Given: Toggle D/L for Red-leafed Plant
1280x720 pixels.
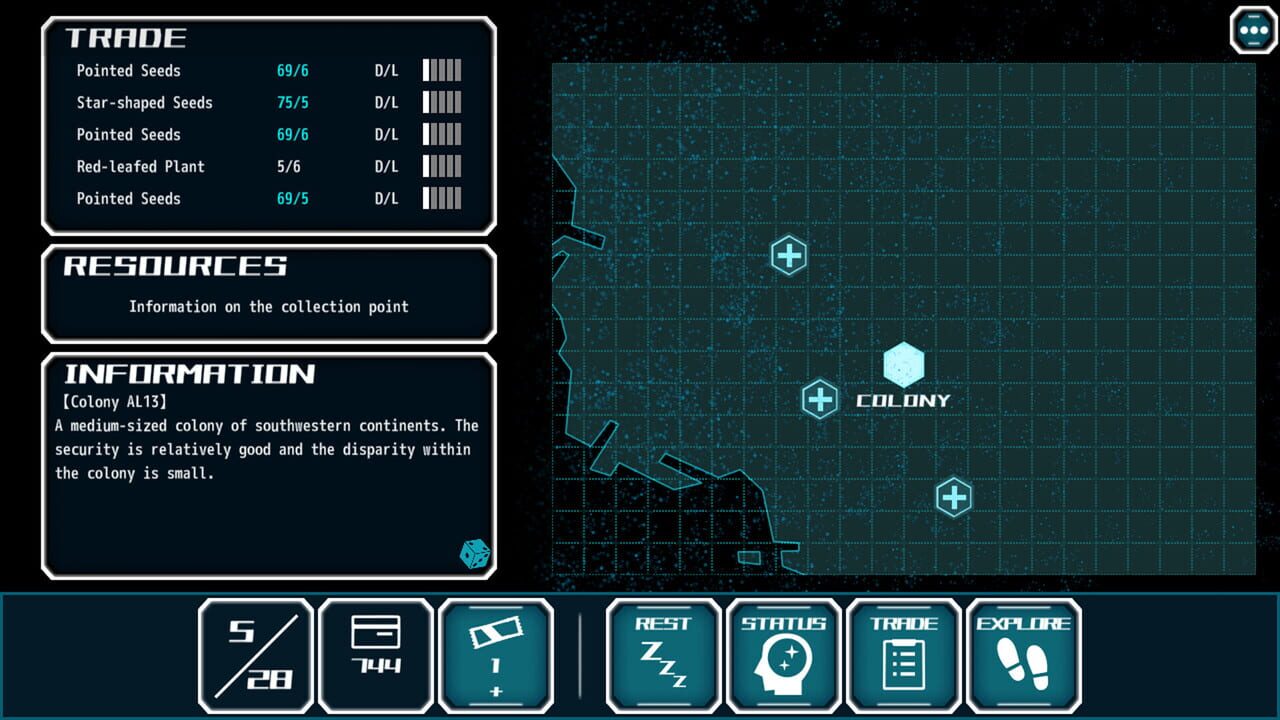Looking at the screenshot, I should (388, 166).
